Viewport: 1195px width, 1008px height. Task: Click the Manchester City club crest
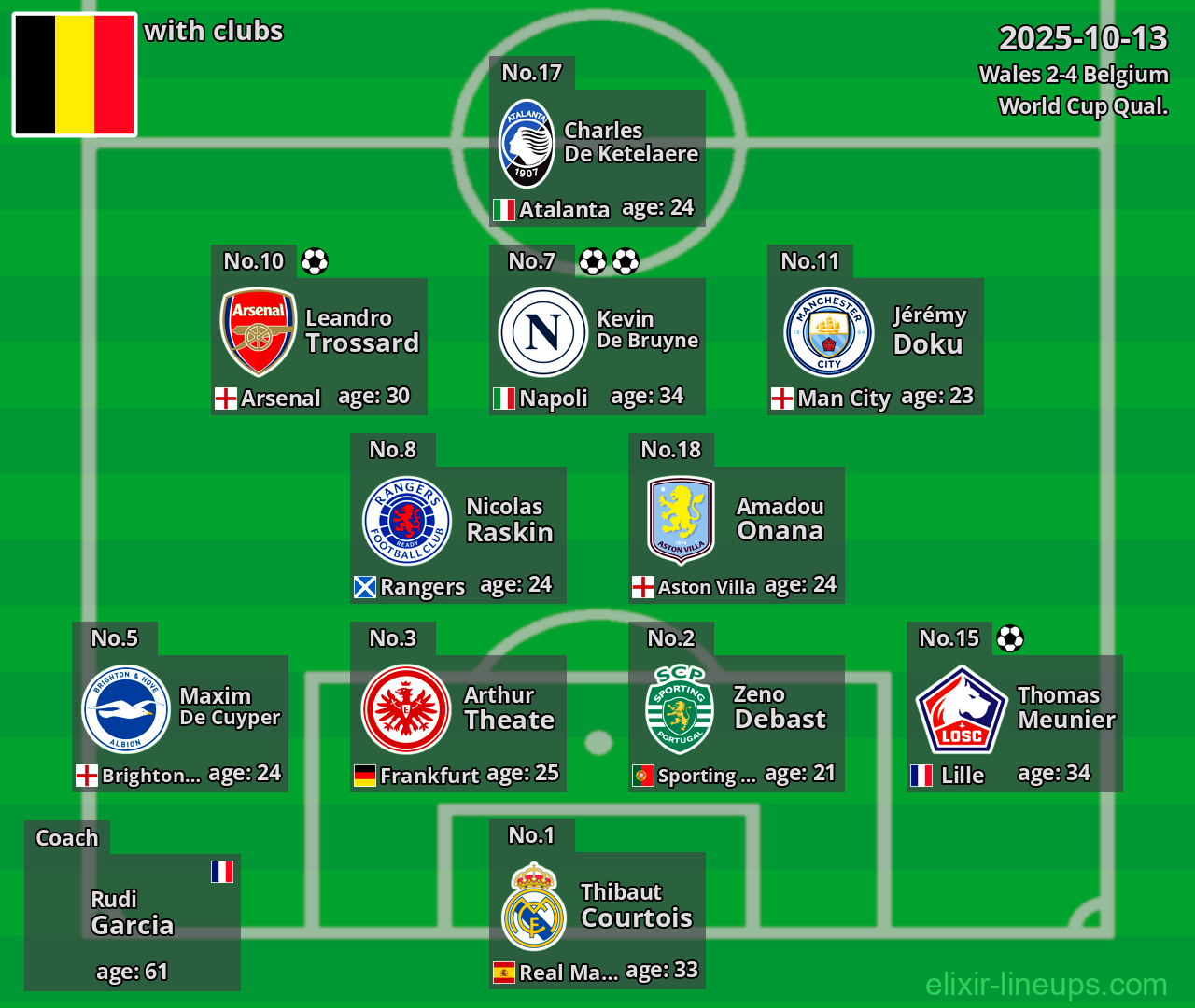point(829,332)
